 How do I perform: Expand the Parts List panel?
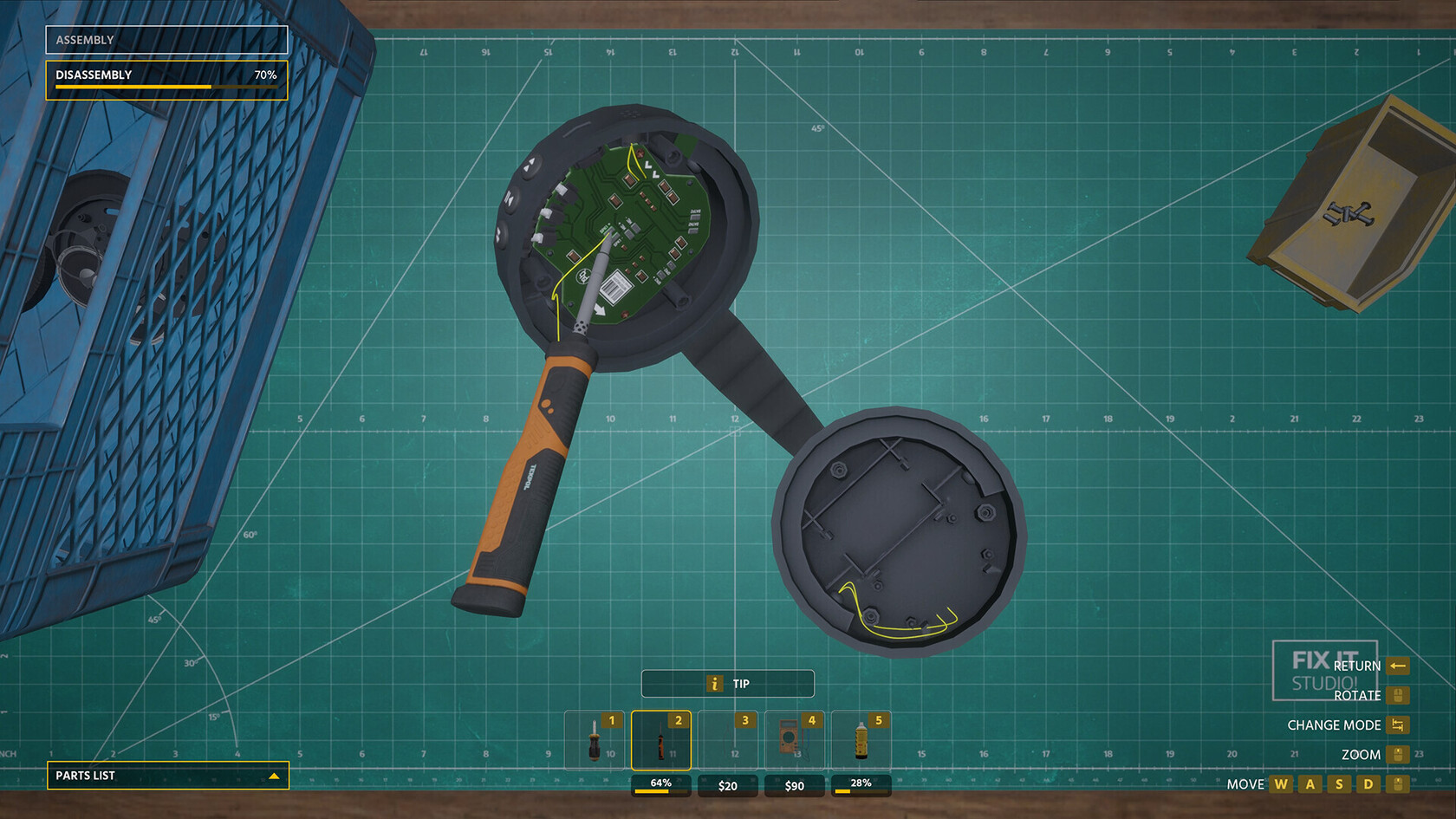pyautogui.click(x=167, y=776)
